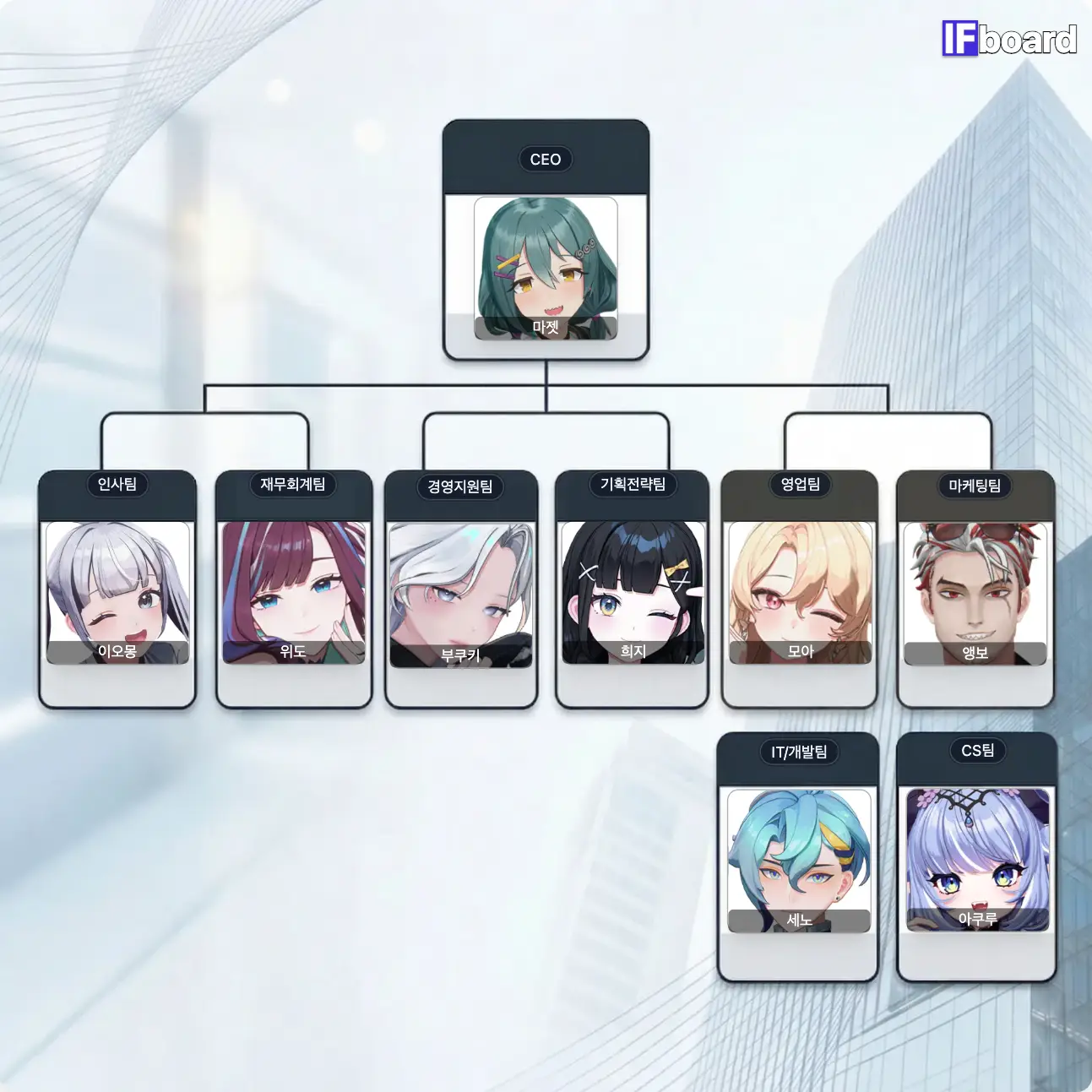Viewport: 1092px width, 1092px height.
Task: Select CEO 마젯's portrait card
Action: [546, 269]
